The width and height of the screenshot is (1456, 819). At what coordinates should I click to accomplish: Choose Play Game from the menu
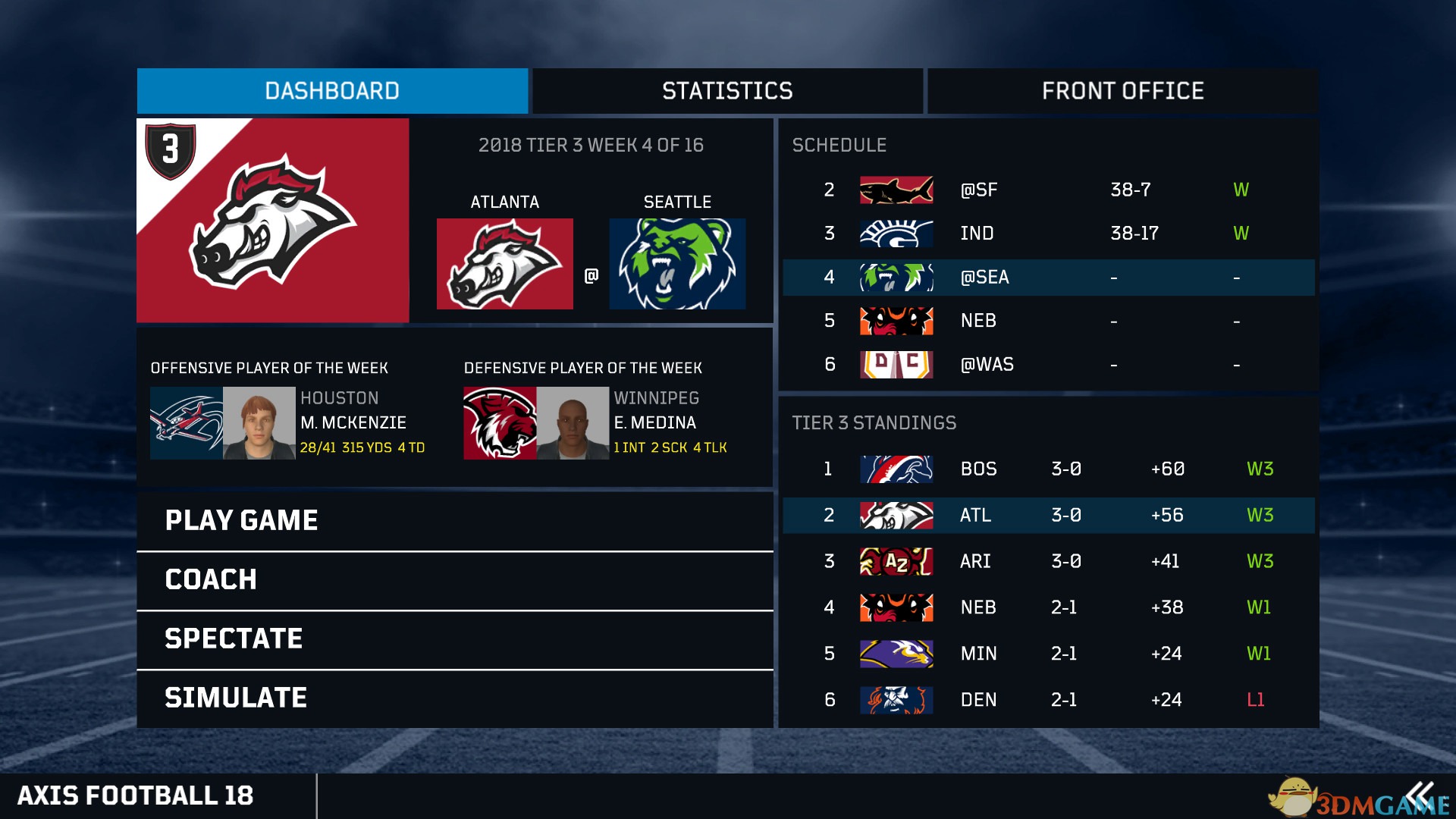click(455, 520)
